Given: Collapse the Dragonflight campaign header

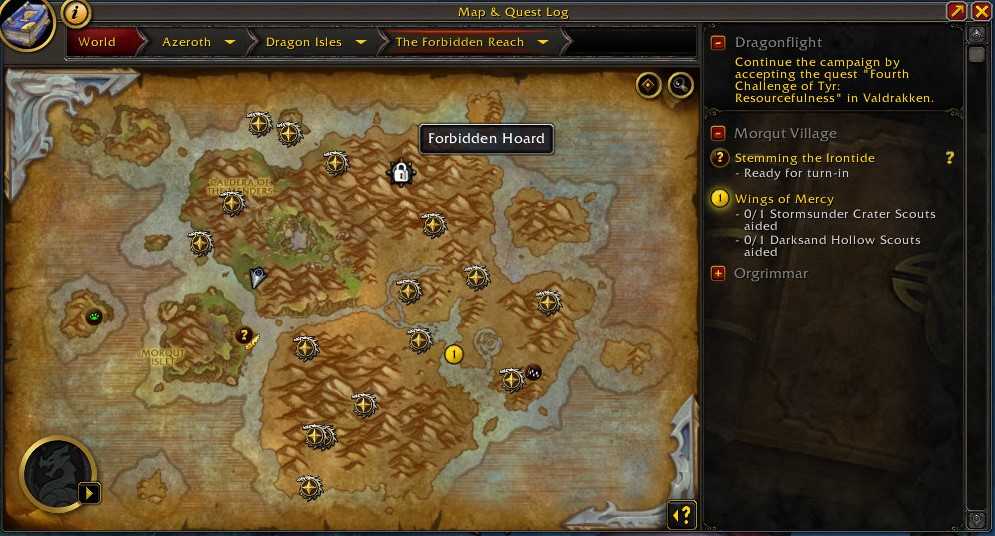Looking at the screenshot, I should 718,43.
